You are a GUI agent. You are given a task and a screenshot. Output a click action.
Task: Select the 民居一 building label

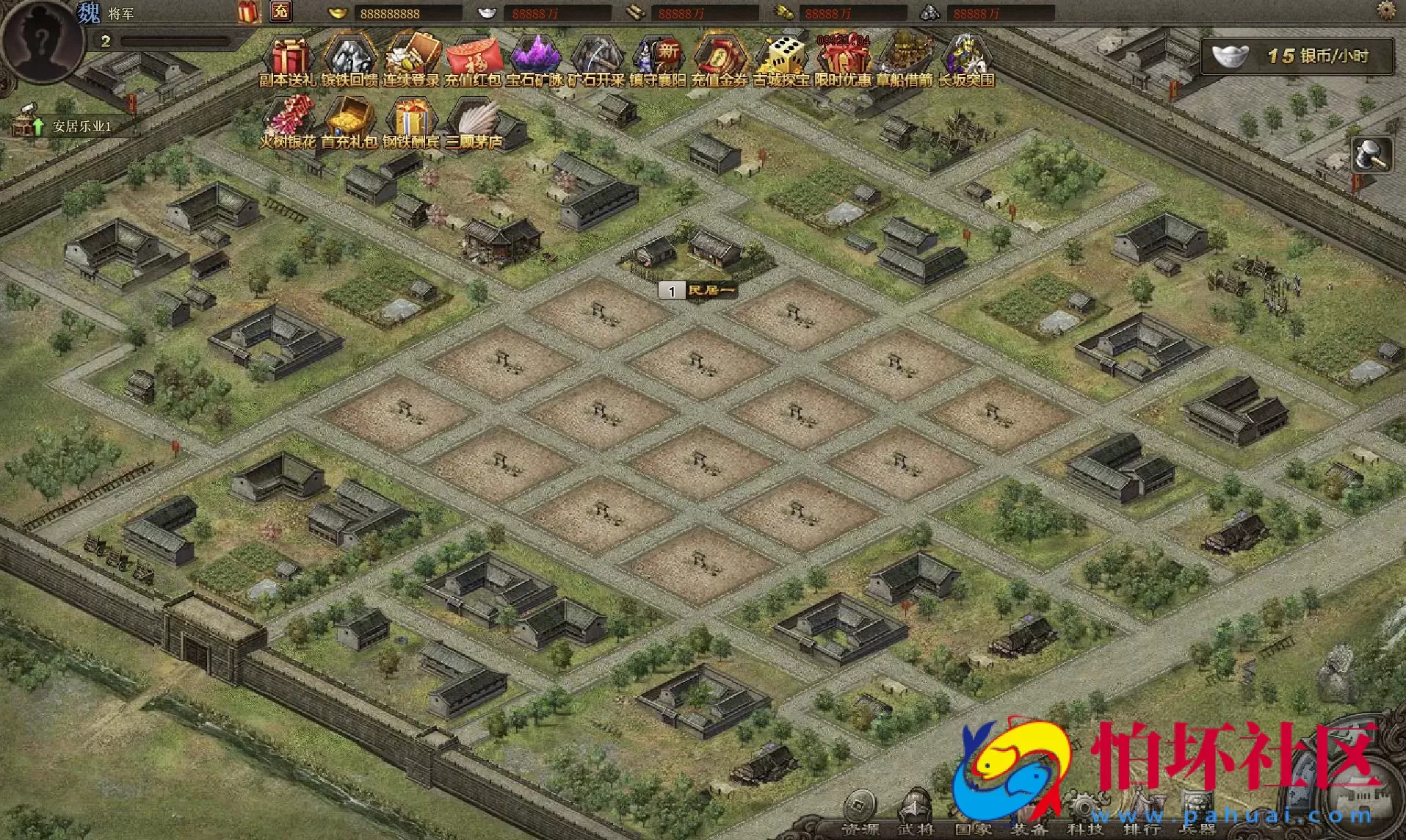click(698, 291)
